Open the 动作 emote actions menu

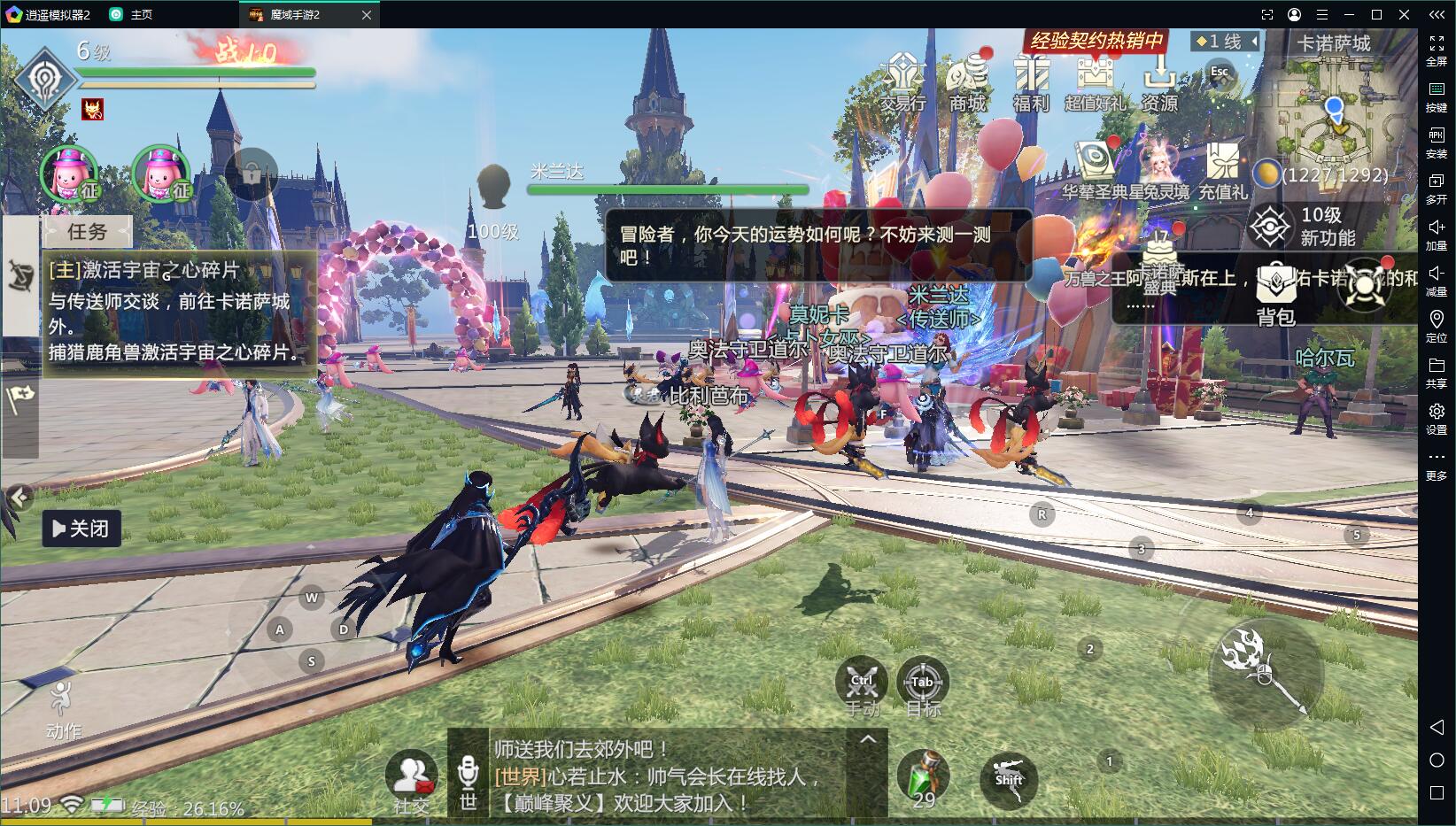tap(62, 710)
